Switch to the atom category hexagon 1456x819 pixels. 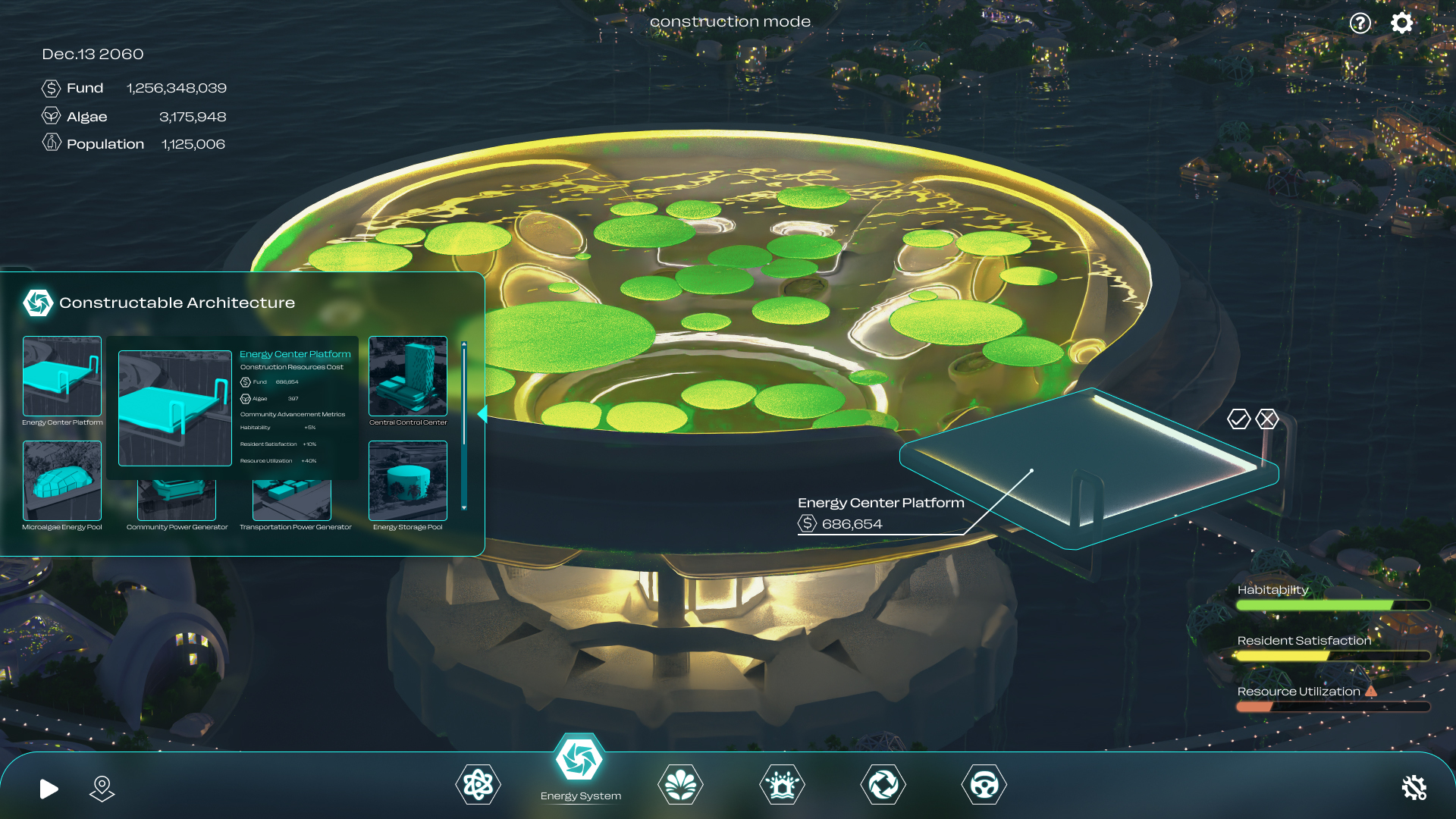pos(478,785)
